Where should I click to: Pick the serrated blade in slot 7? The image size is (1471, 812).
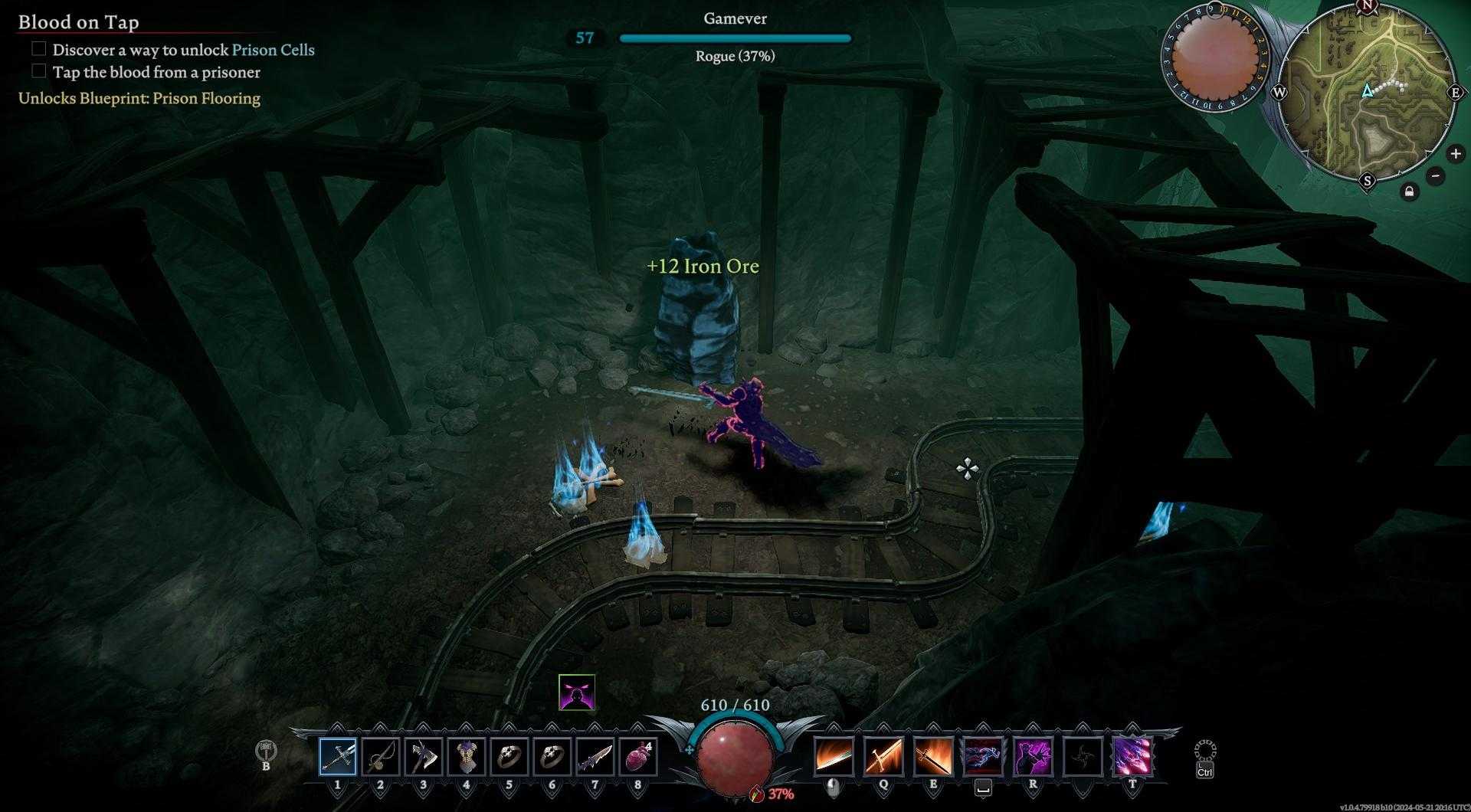click(x=595, y=757)
